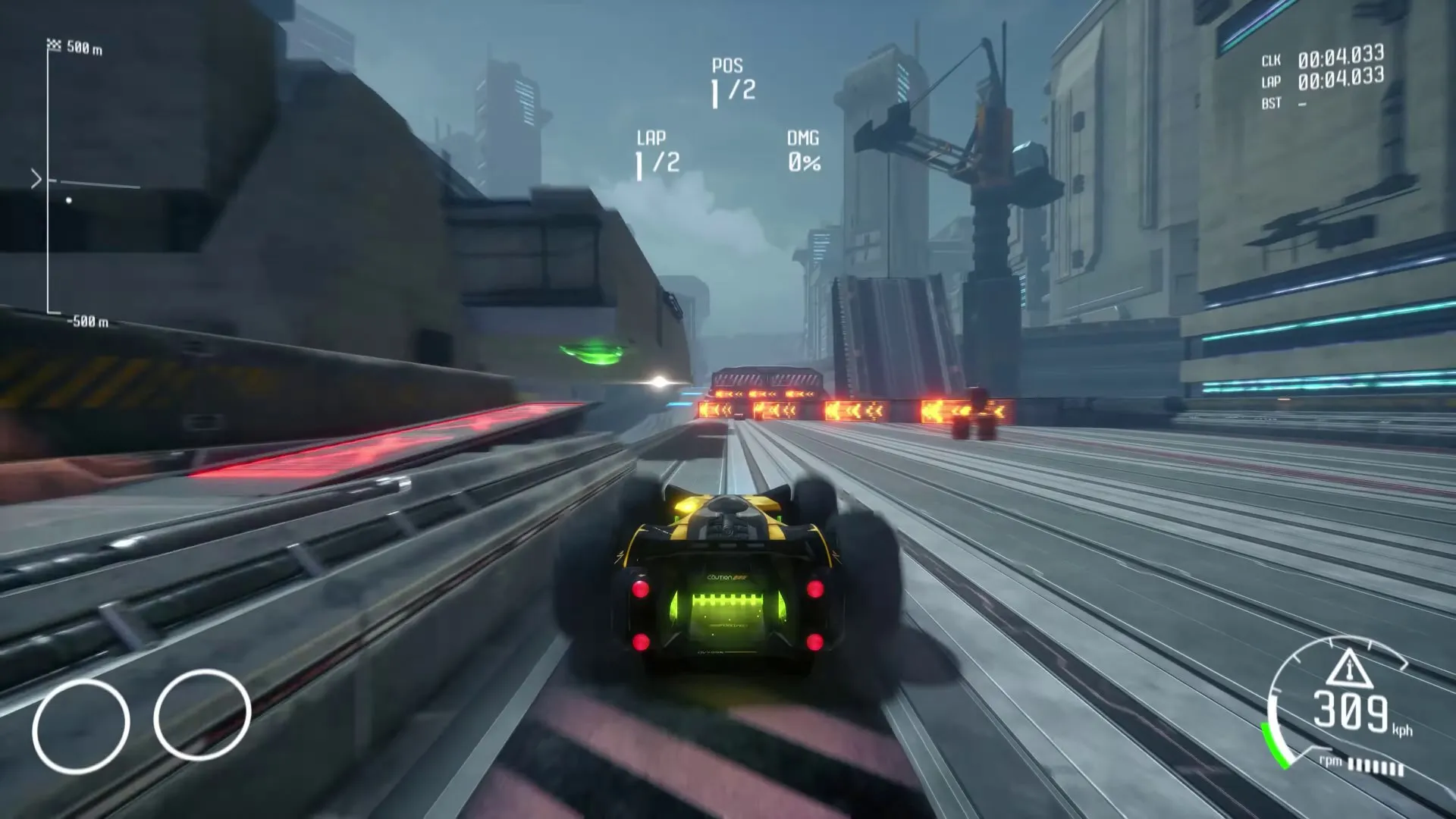This screenshot has height=819, width=1456.
Task: Select the opponent dot on the distance gauge
Action: (68, 200)
